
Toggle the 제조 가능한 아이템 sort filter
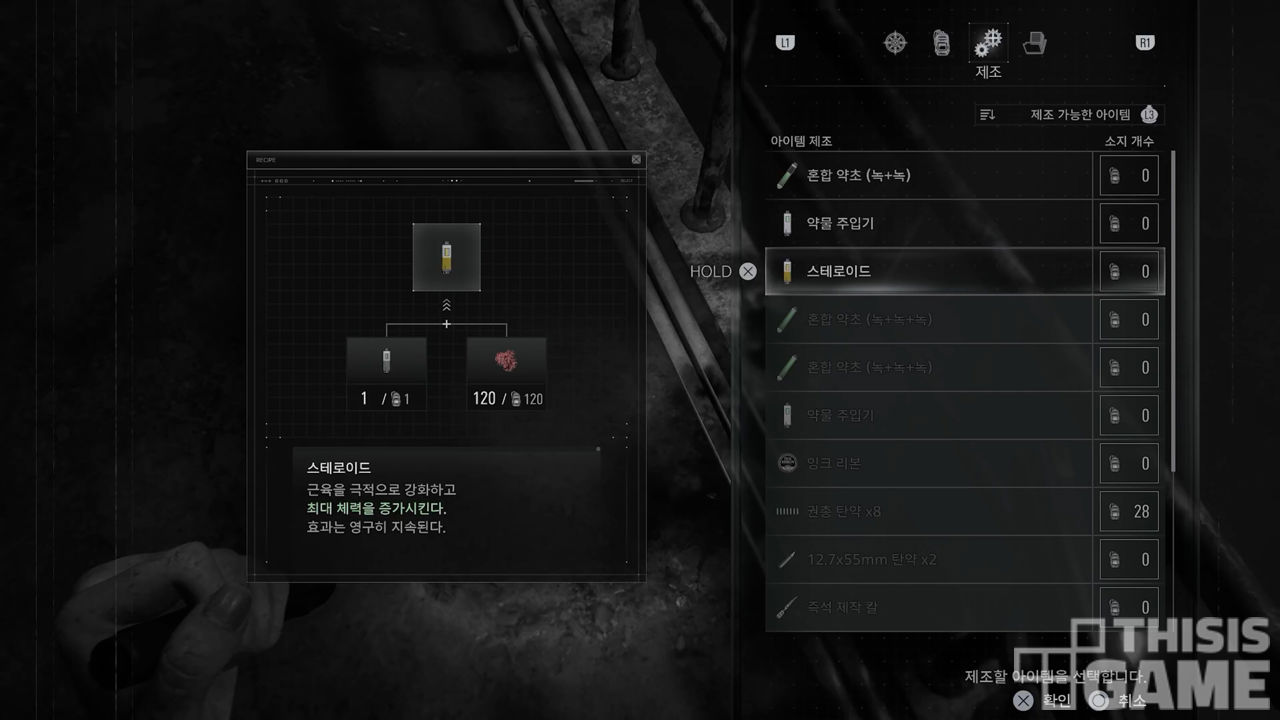[x=1068, y=115]
